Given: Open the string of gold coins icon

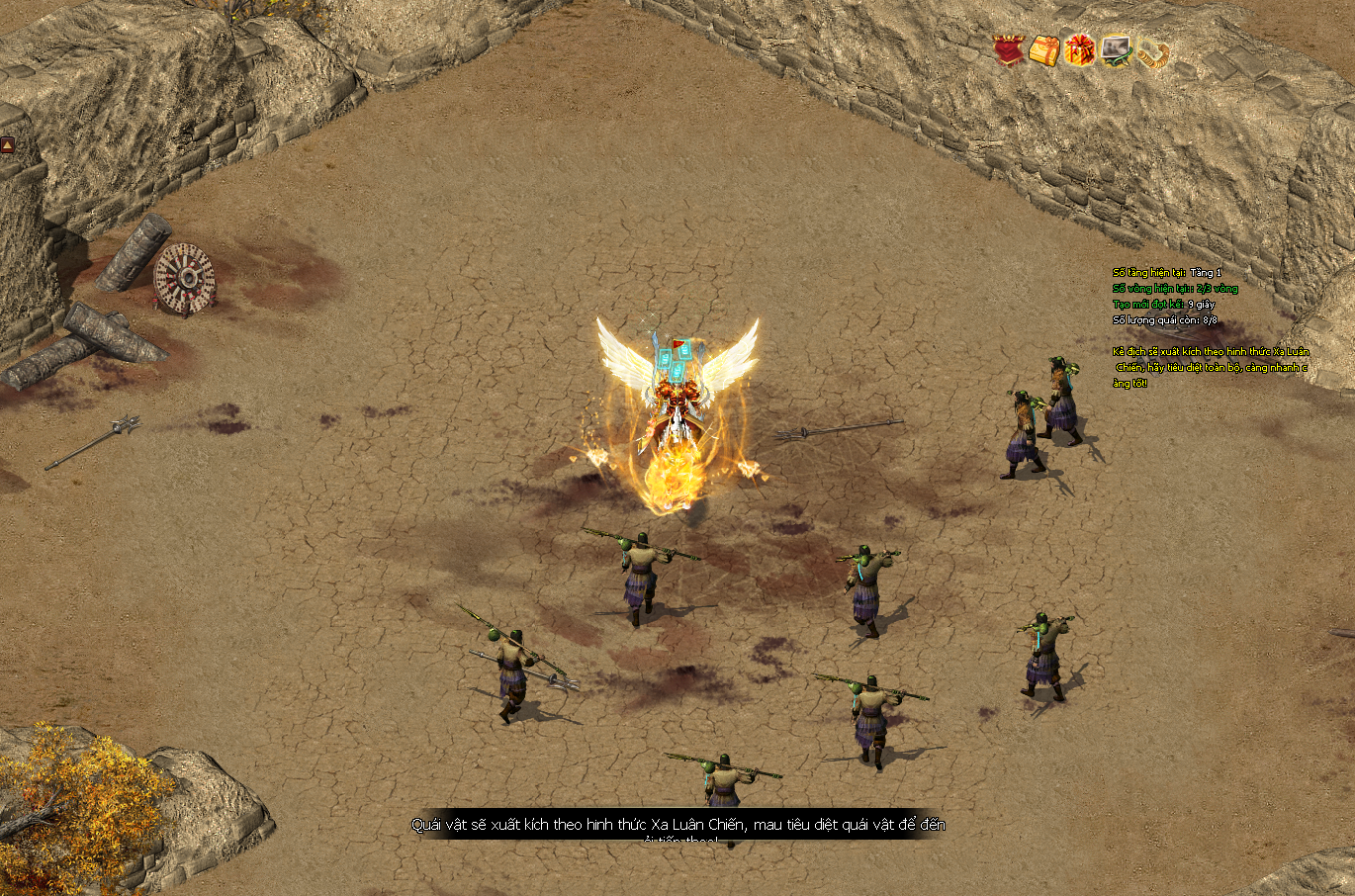Looking at the screenshot, I should coord(1152,53).
